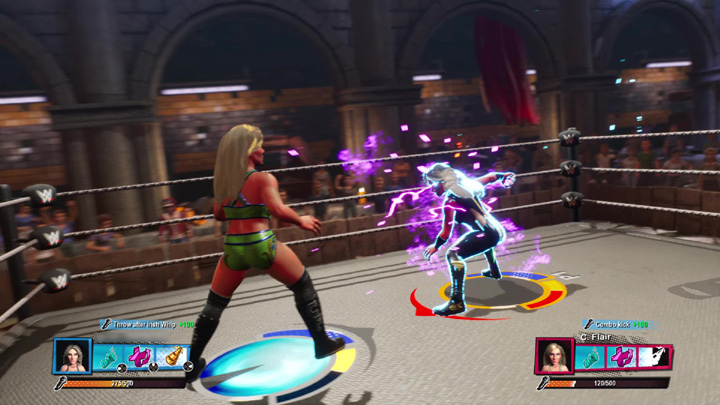Click C. Flair's red-framed portrait

pos(554,357)
